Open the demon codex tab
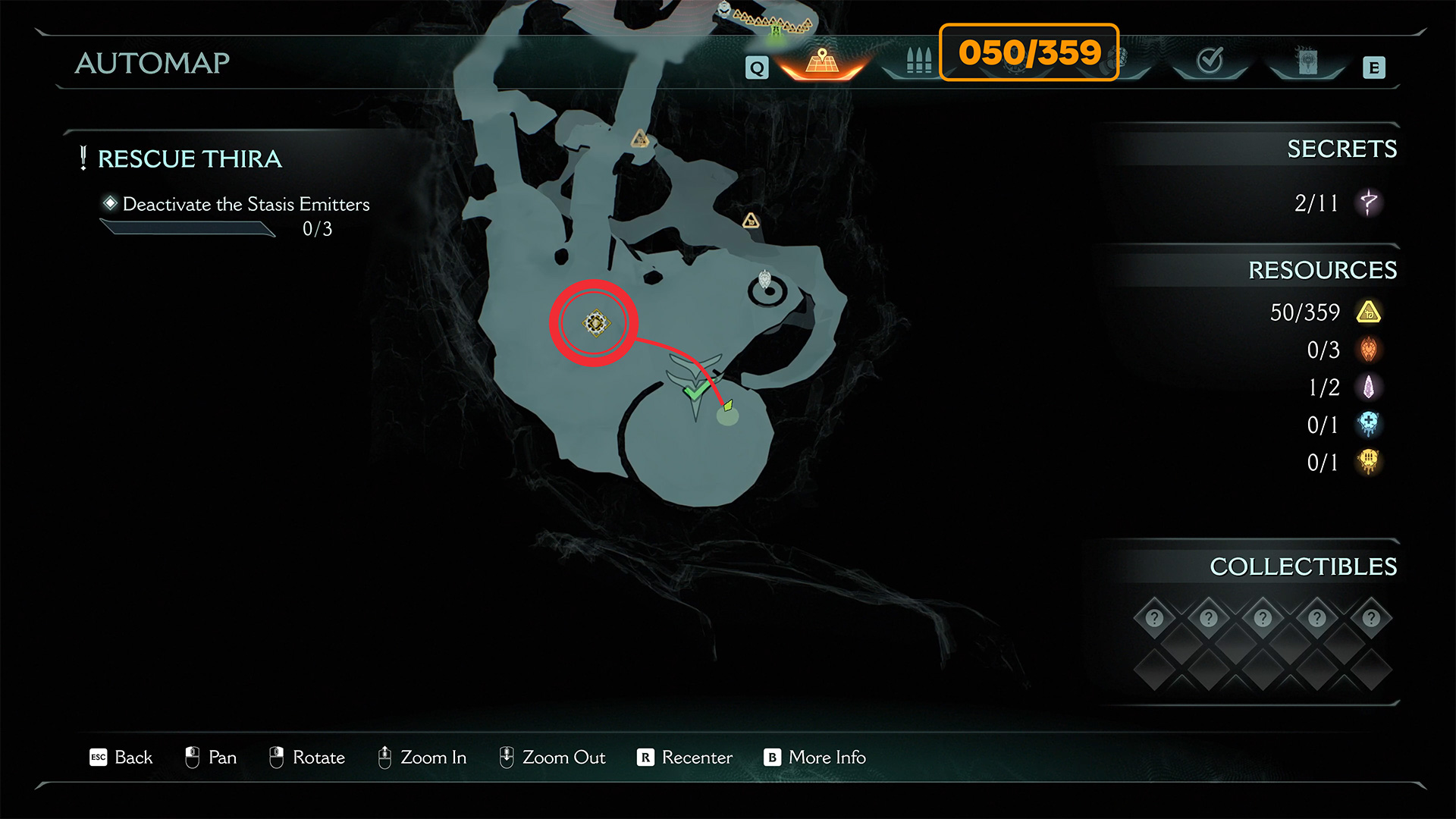This screenshot has width=1456, height=819. 1307,61
